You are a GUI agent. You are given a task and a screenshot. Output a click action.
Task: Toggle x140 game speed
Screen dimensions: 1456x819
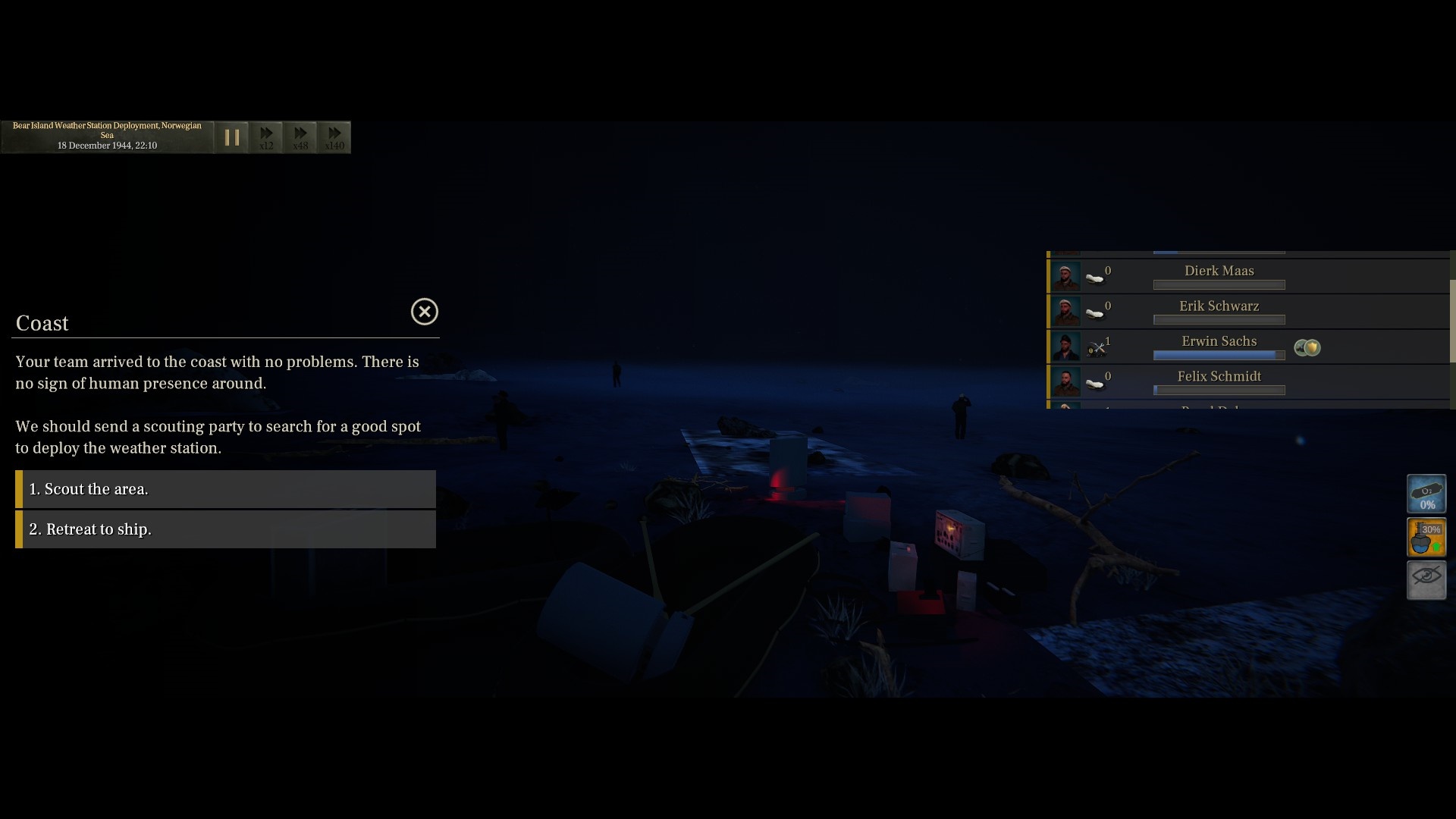coord(334,137)
